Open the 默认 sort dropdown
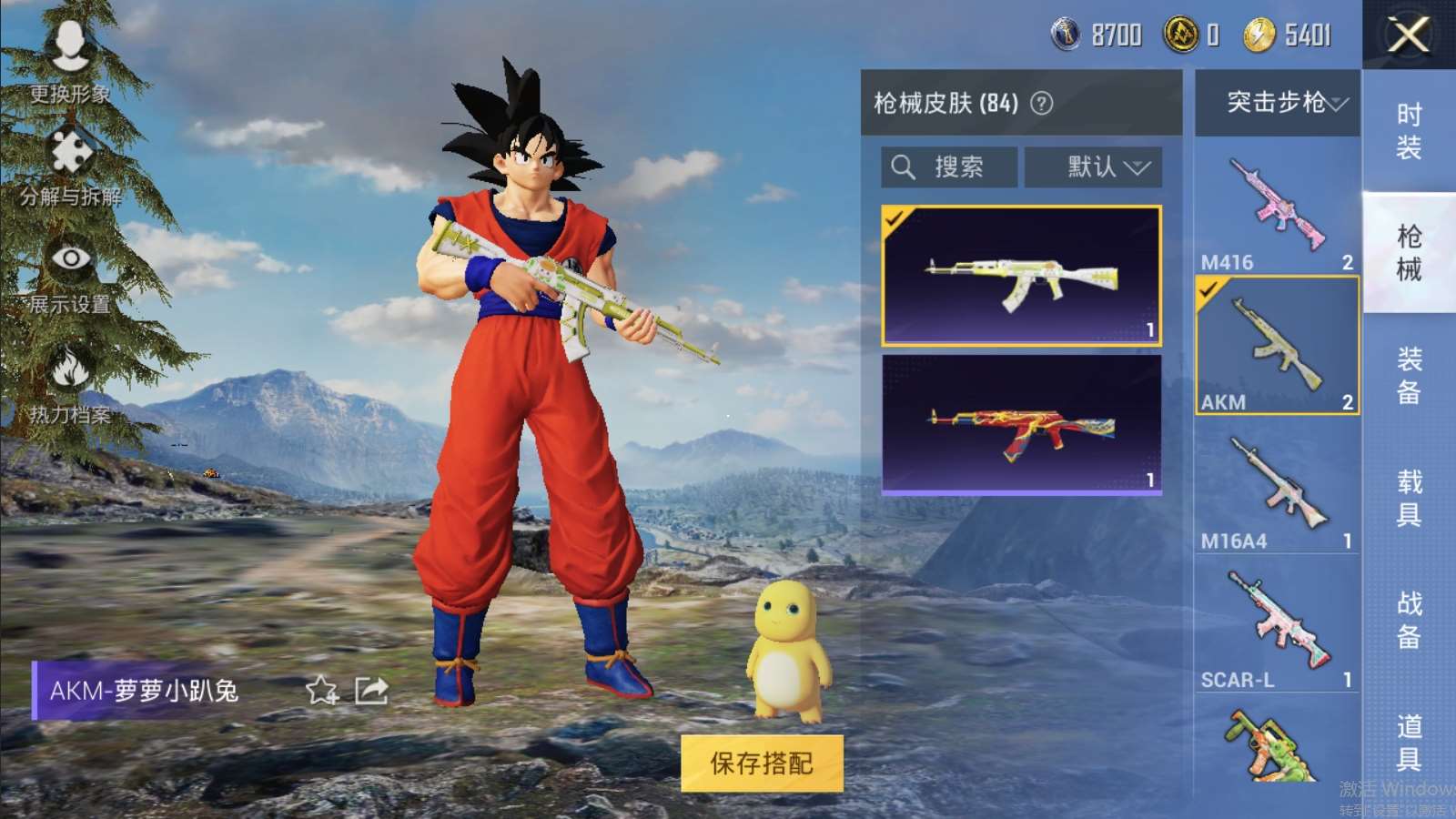This screenshot has height=819, width=1456. pyautogui.click(x=1094, y=167)
